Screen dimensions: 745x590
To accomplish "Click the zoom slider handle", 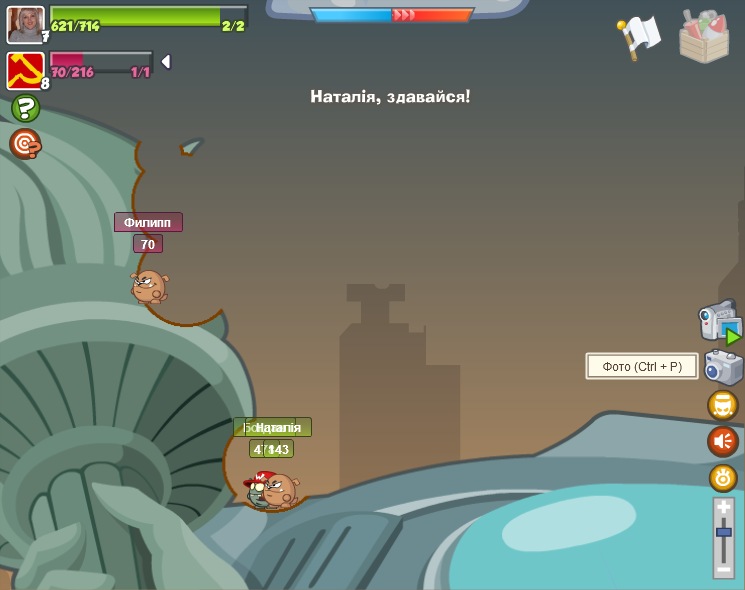I will click(724, 533).
